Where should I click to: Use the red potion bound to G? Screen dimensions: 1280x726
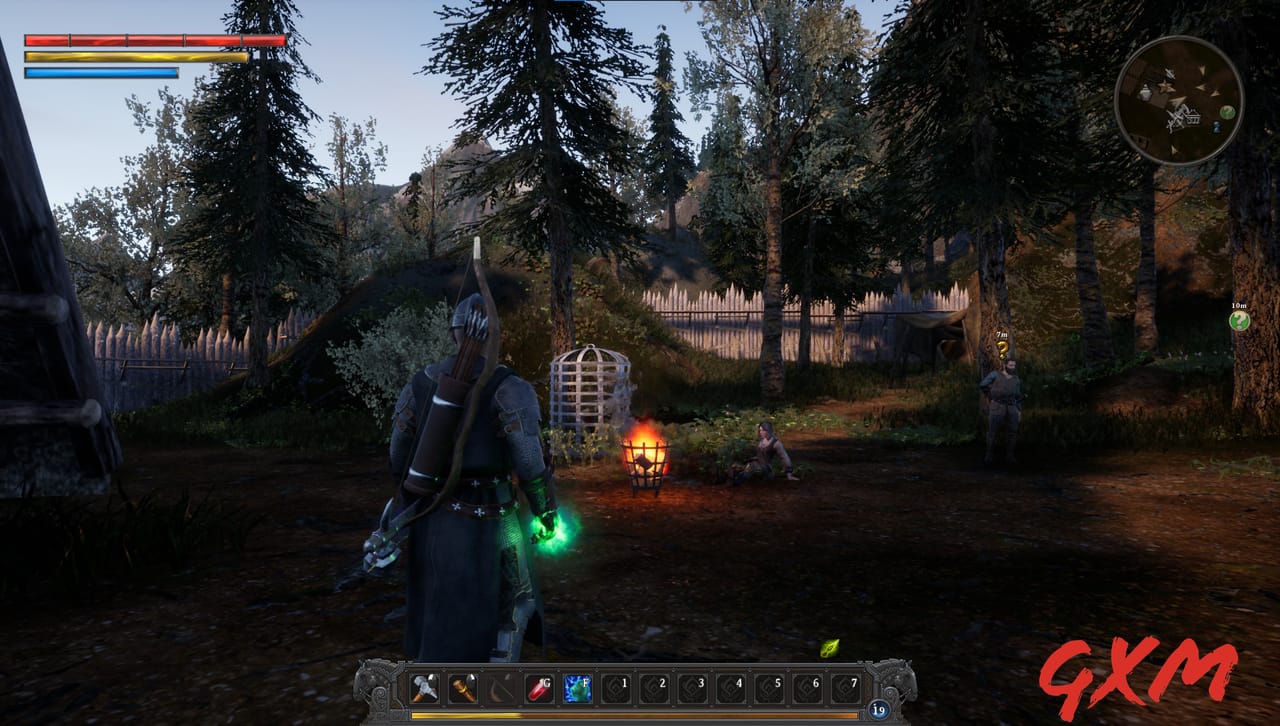pyautogui.click(x=540, y=689)
